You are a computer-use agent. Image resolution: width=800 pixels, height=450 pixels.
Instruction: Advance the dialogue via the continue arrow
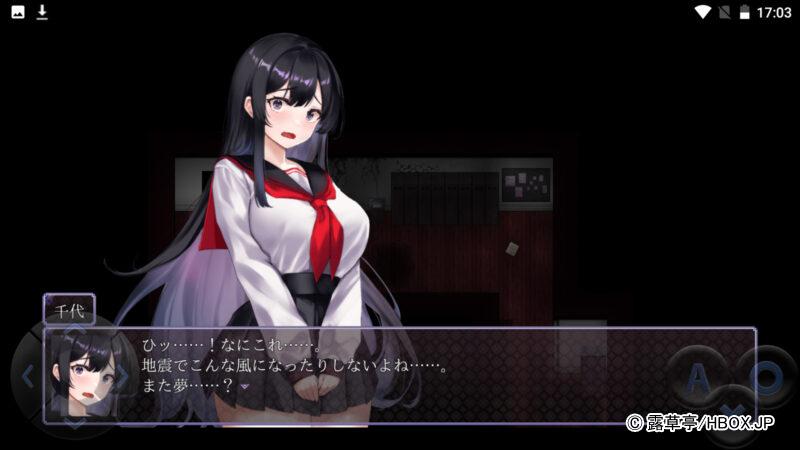(x=244, y=386)
